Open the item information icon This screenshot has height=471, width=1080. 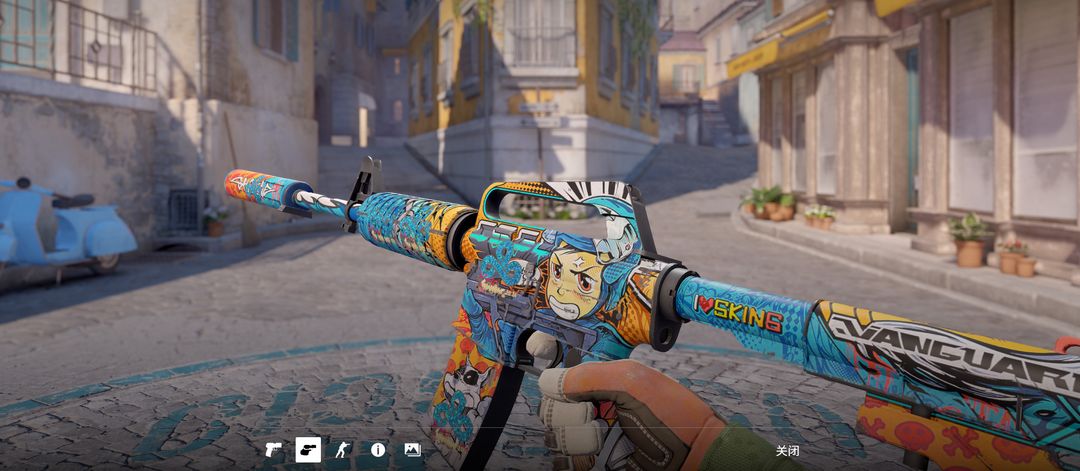[x=378, y=450]
